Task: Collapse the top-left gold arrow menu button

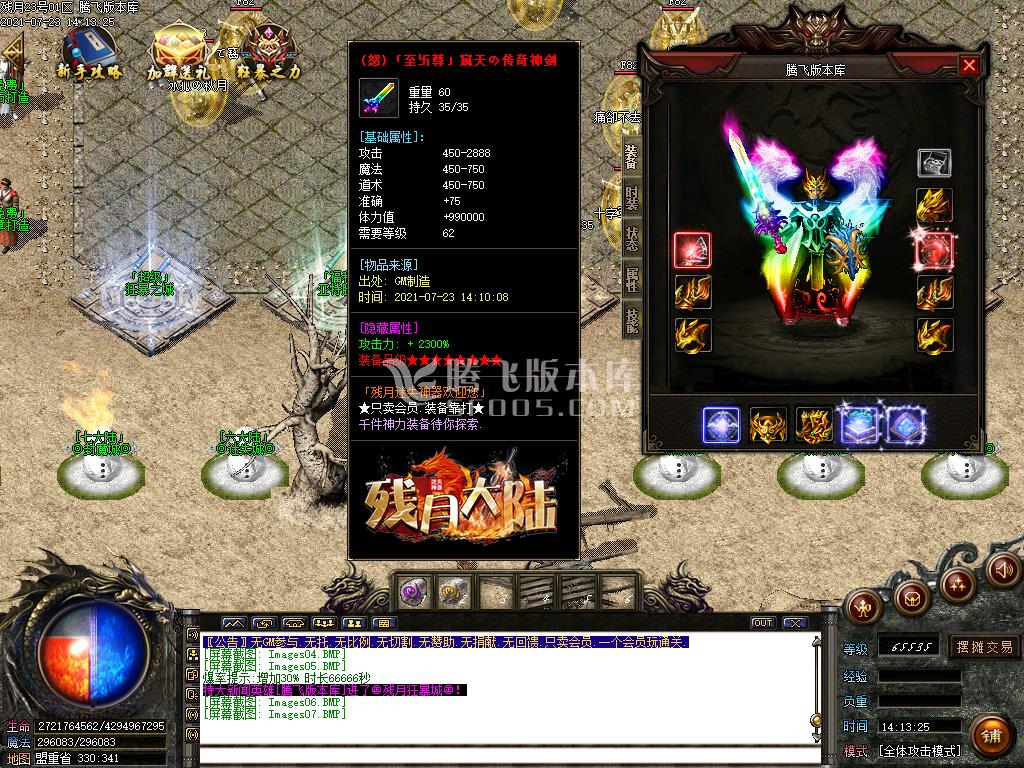Action: [x=12, y=49]
